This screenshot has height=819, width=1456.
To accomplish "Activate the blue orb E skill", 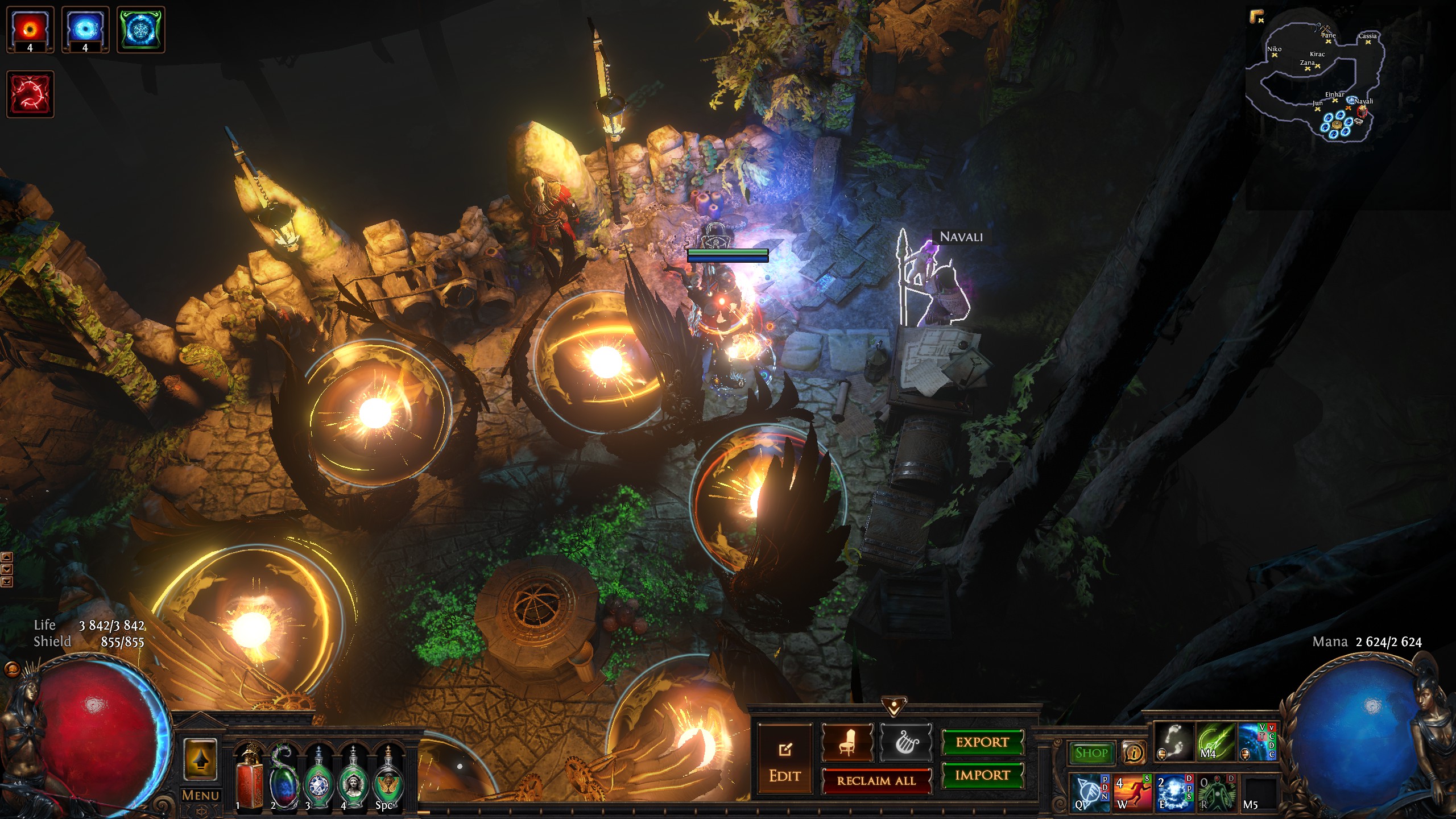I will pos(1174,792).
